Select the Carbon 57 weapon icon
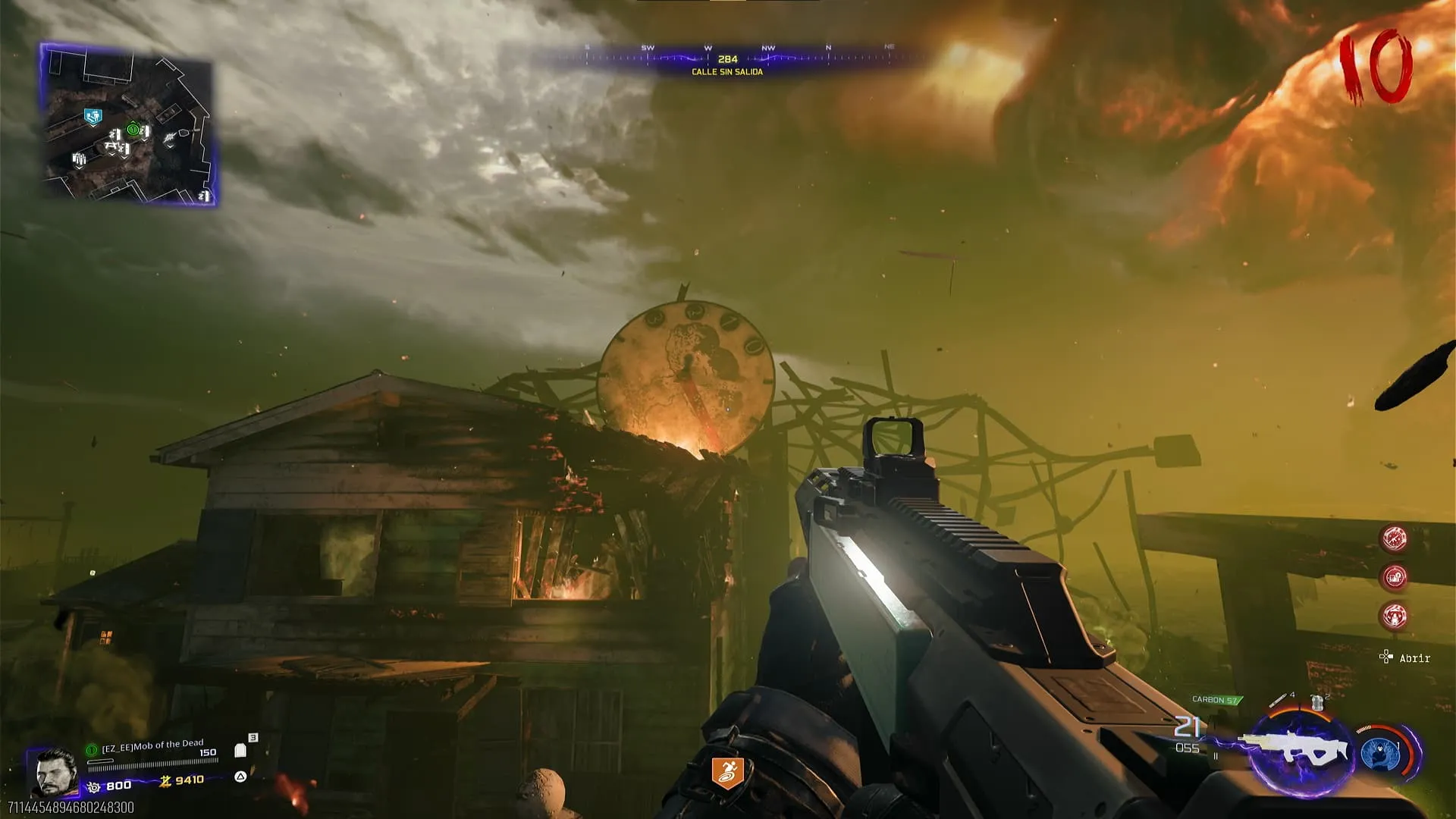The width and height of the screenshot is (1456, 819). click(1298, 750)
